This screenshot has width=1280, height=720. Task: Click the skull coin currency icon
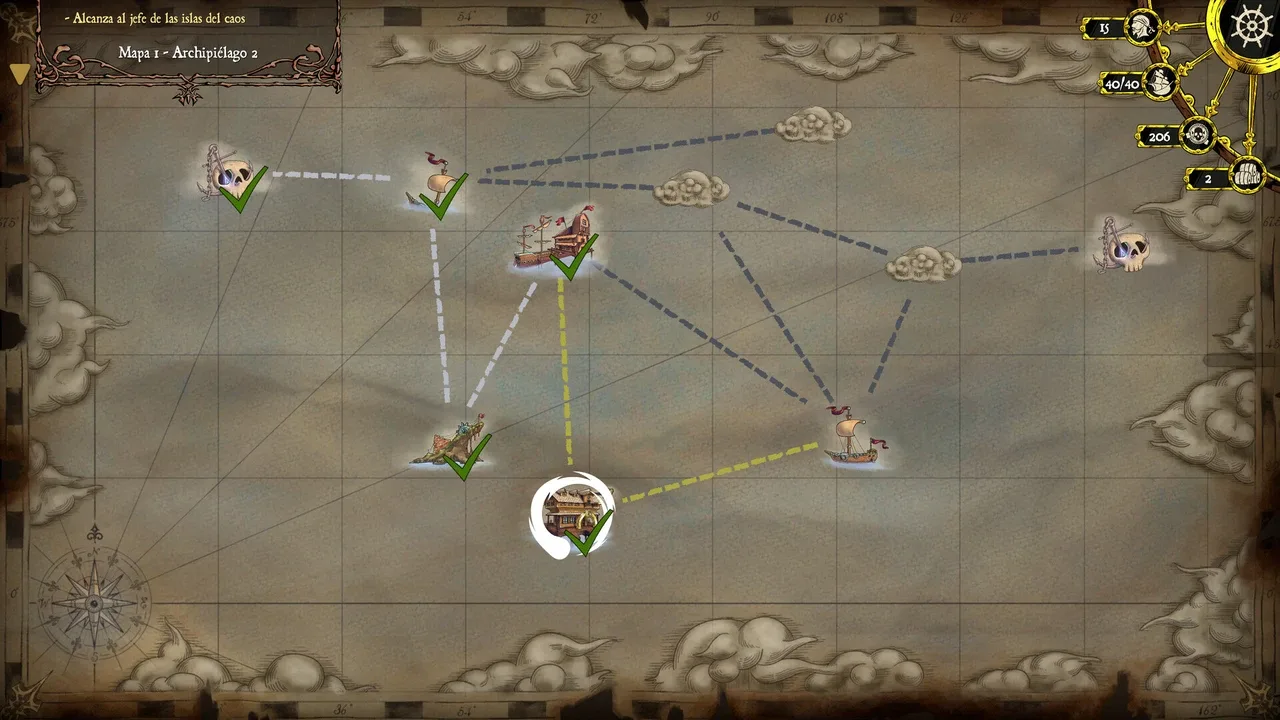pos(1197,135)
